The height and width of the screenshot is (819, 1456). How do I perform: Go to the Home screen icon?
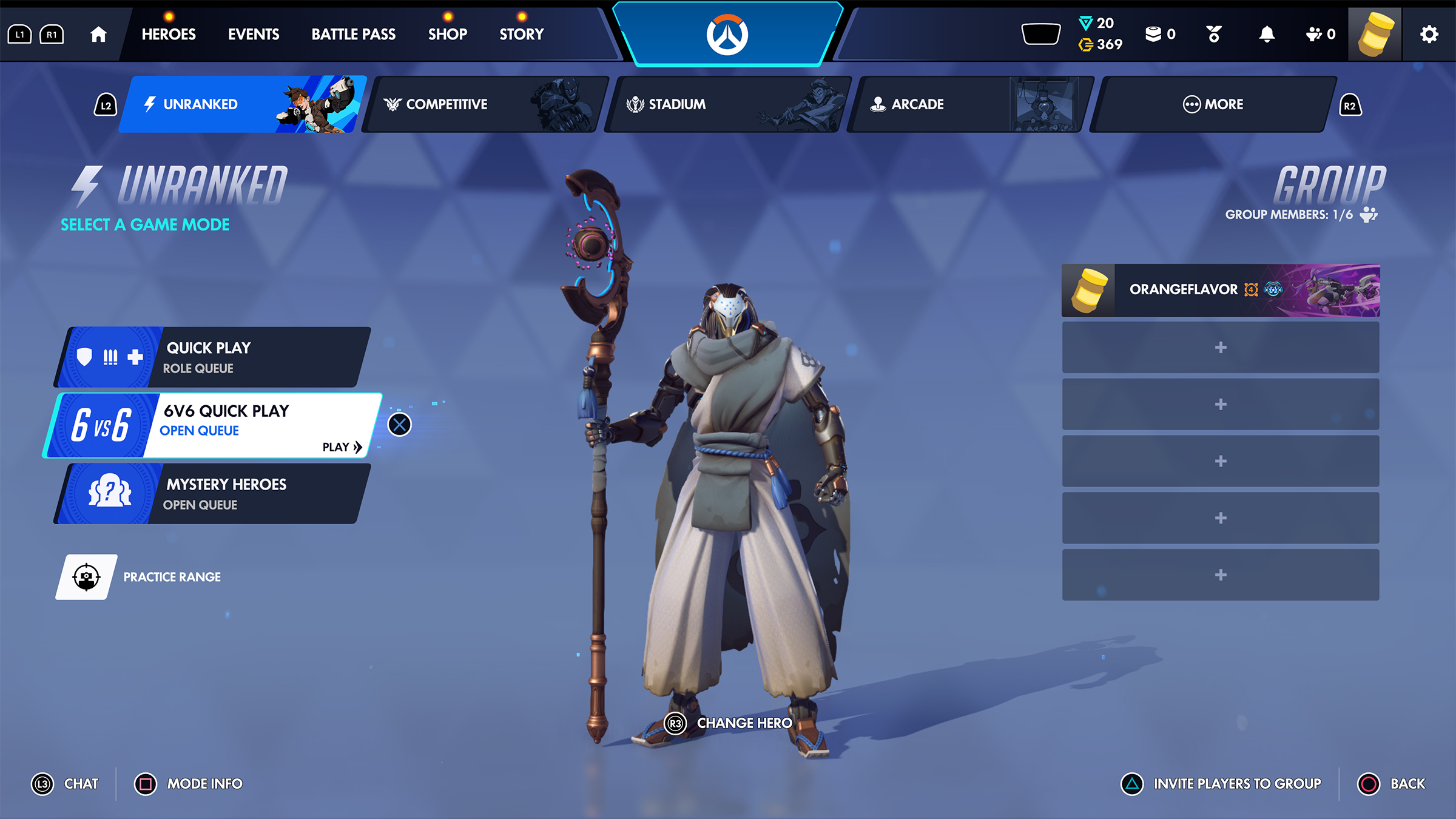98,35
